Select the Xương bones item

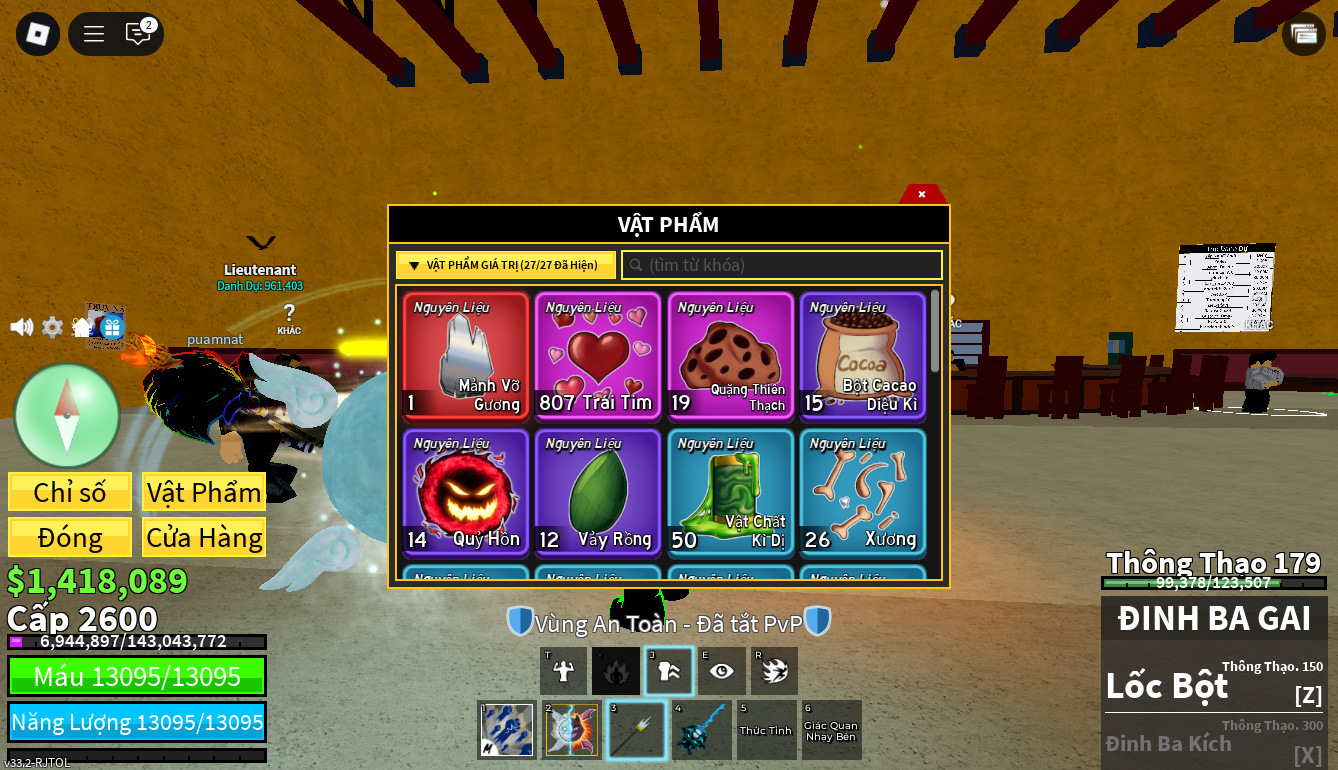pyautogui.click(x=862, y=492)
